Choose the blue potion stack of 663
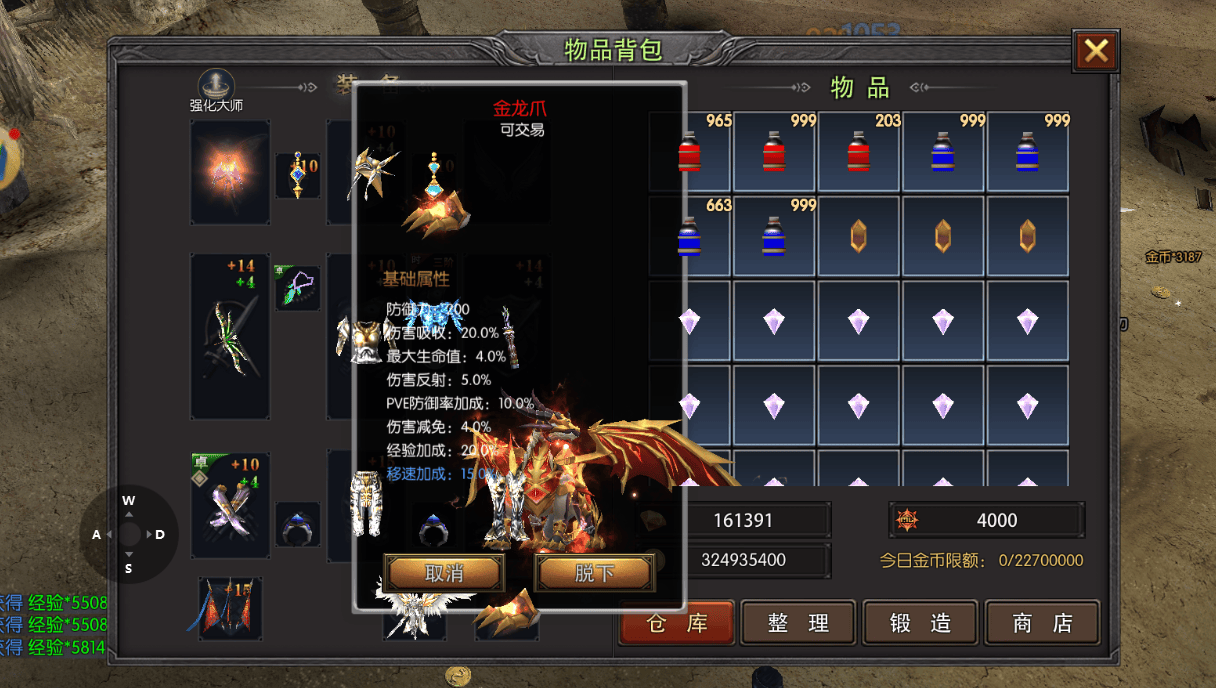Image resolution: width=1216 pixels, height=688 pixels. pos(690,236)
